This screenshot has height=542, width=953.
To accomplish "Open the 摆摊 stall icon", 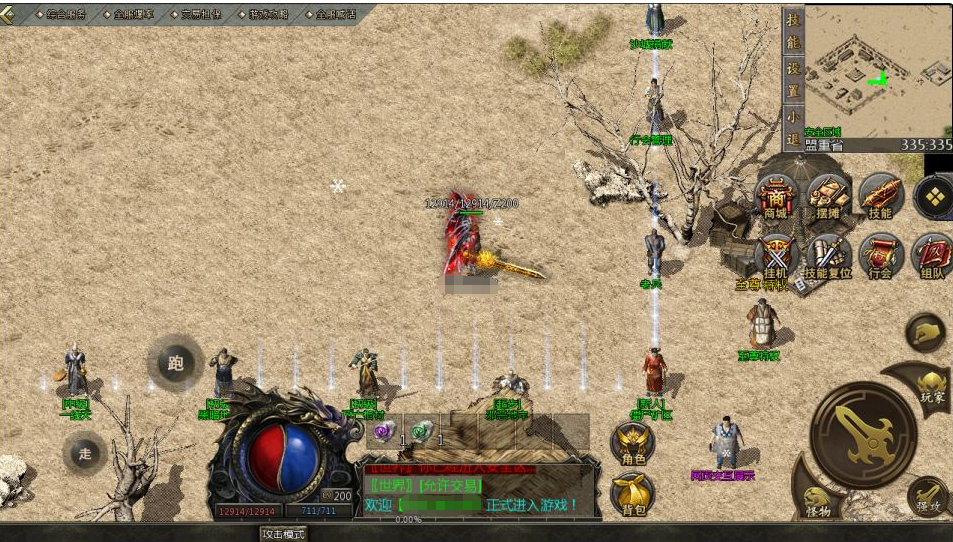I will pos(827,197).
